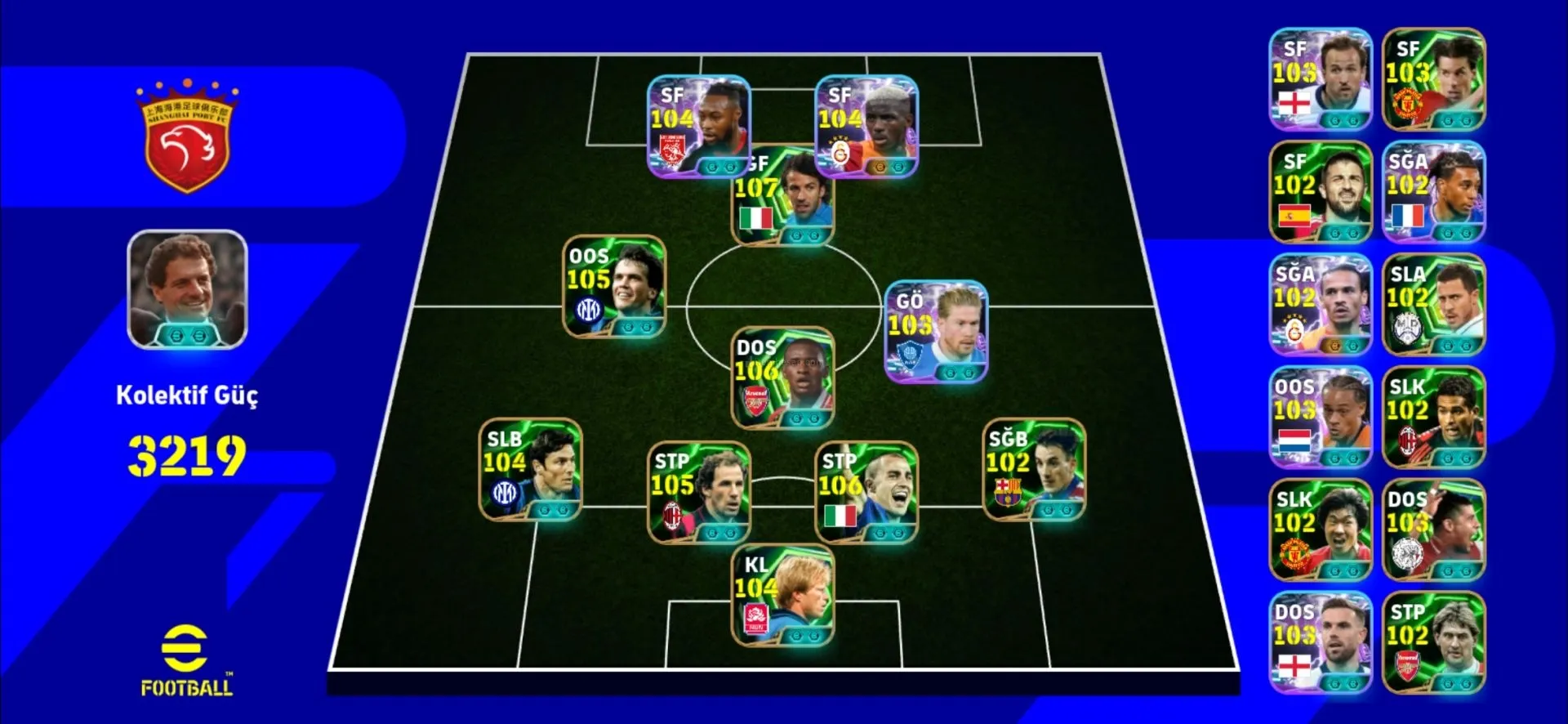Choose the SF 102 Spain substitute card
Viewport: 1568px width, 724px height.
point(1320,192)
